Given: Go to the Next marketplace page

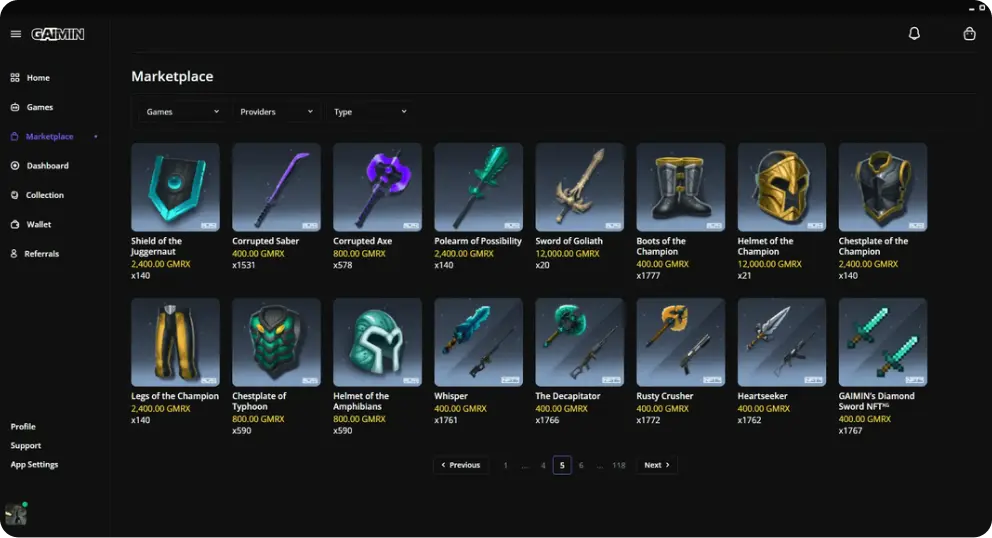Looking at the screenshot, I should (x=656, y=465).
